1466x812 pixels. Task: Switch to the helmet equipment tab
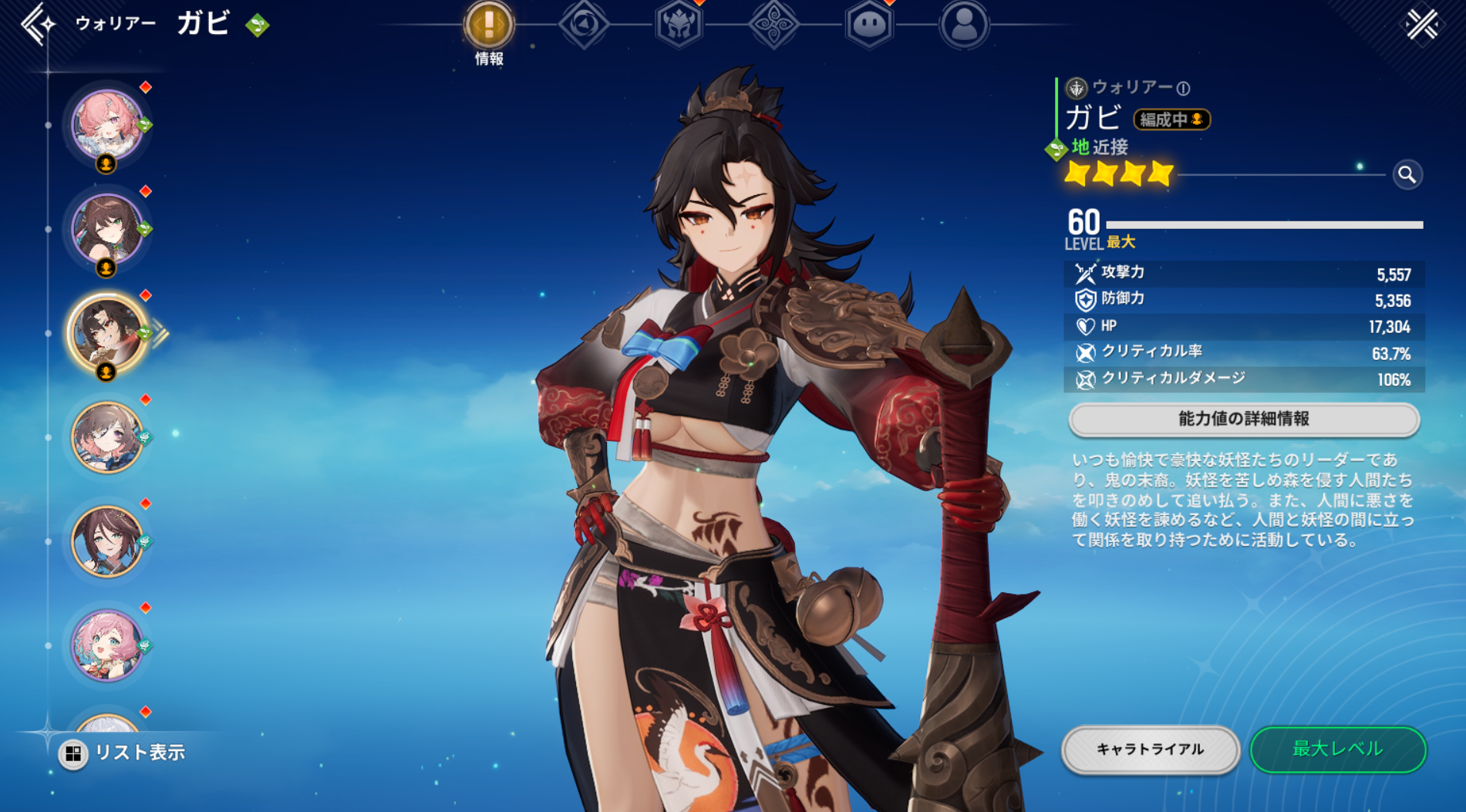[x=679, y=25]
